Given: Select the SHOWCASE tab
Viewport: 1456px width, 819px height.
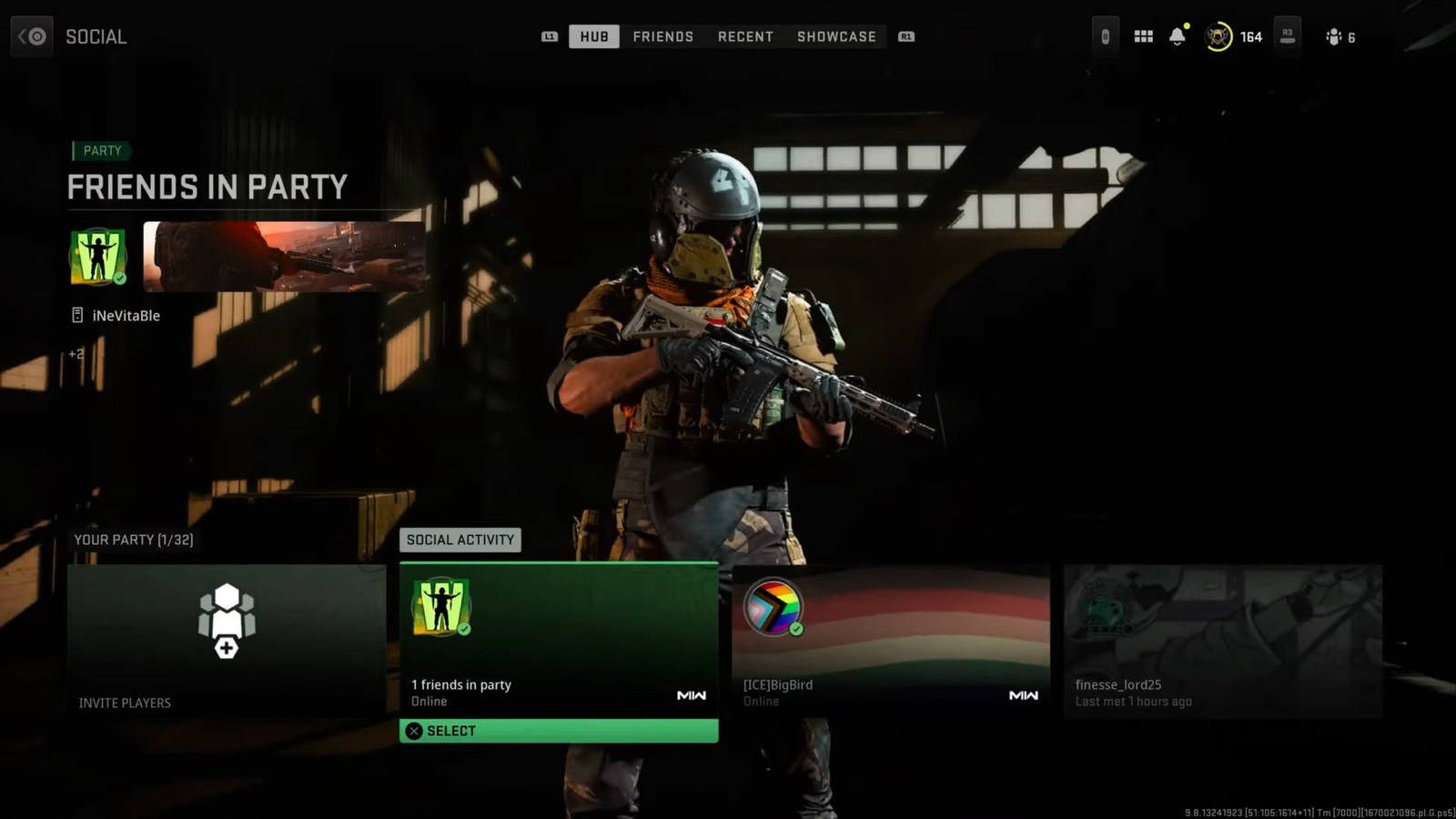Looking at the screenshot, I should coord(835,36).
